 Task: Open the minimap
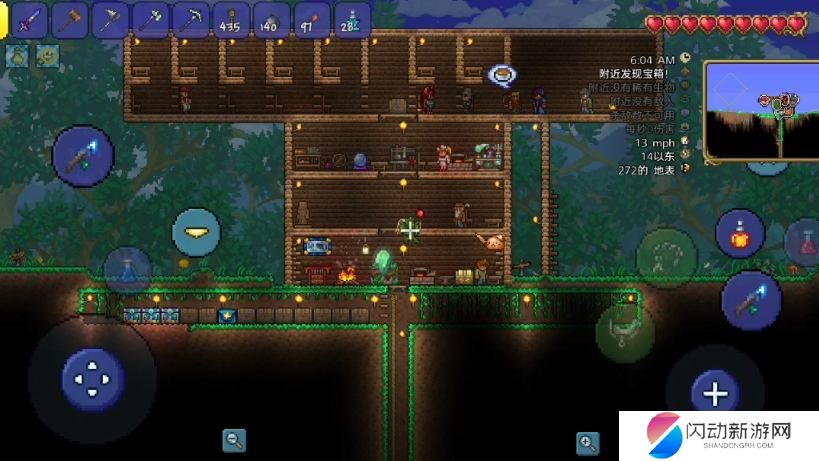click(x=760, y=109)
